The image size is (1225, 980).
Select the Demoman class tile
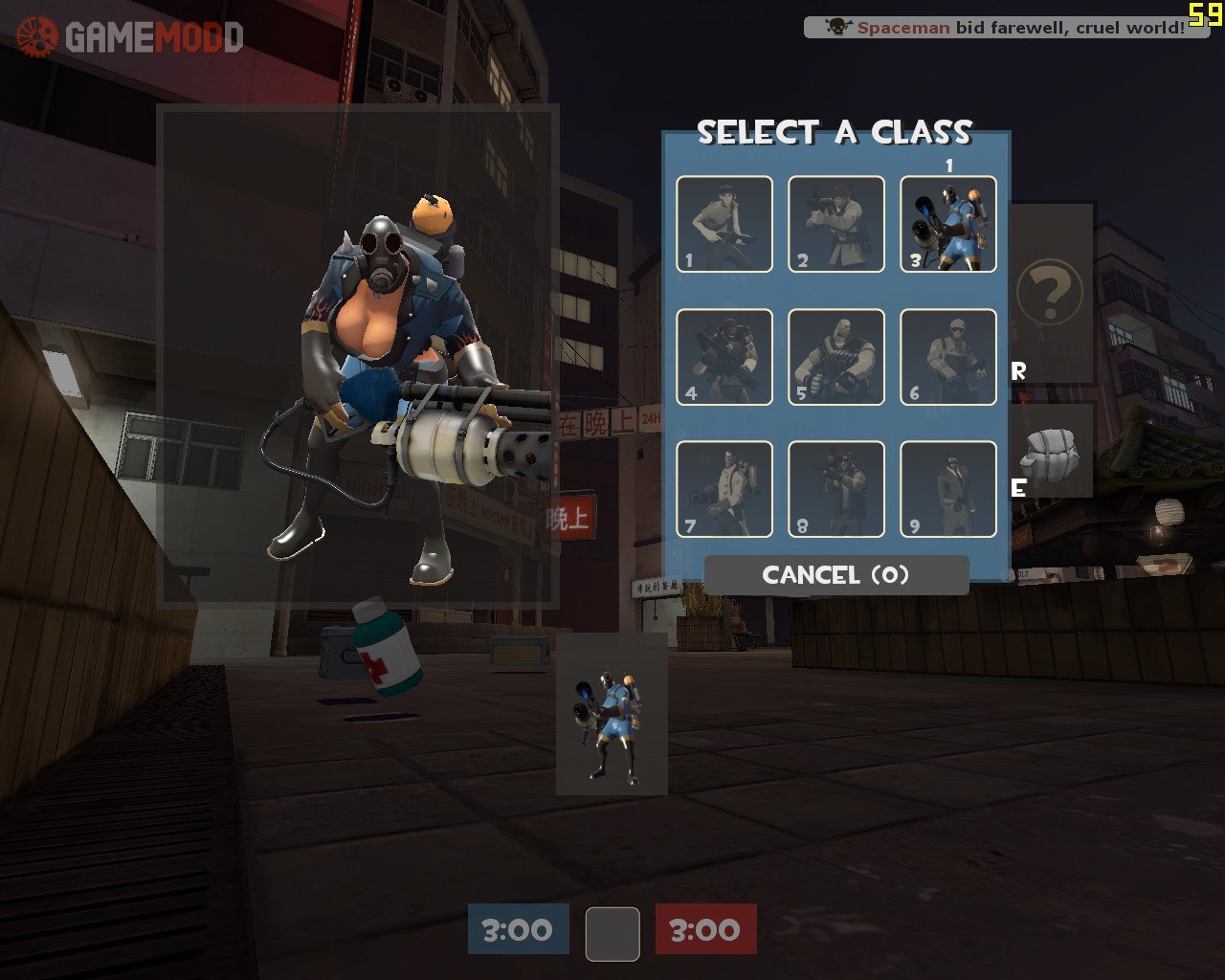[x=724, y=357]
